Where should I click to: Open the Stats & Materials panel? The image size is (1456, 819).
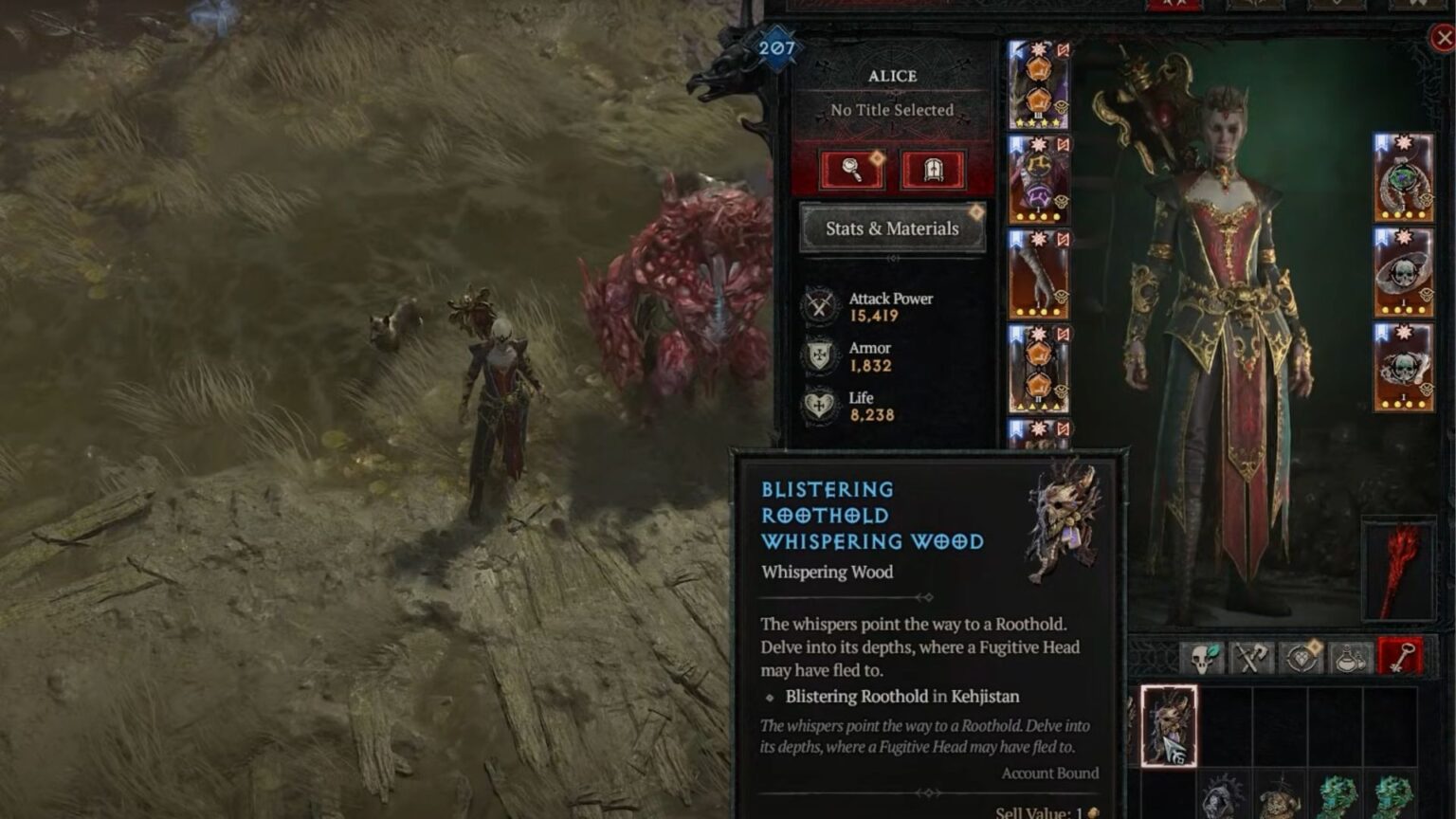coord(892,228)
